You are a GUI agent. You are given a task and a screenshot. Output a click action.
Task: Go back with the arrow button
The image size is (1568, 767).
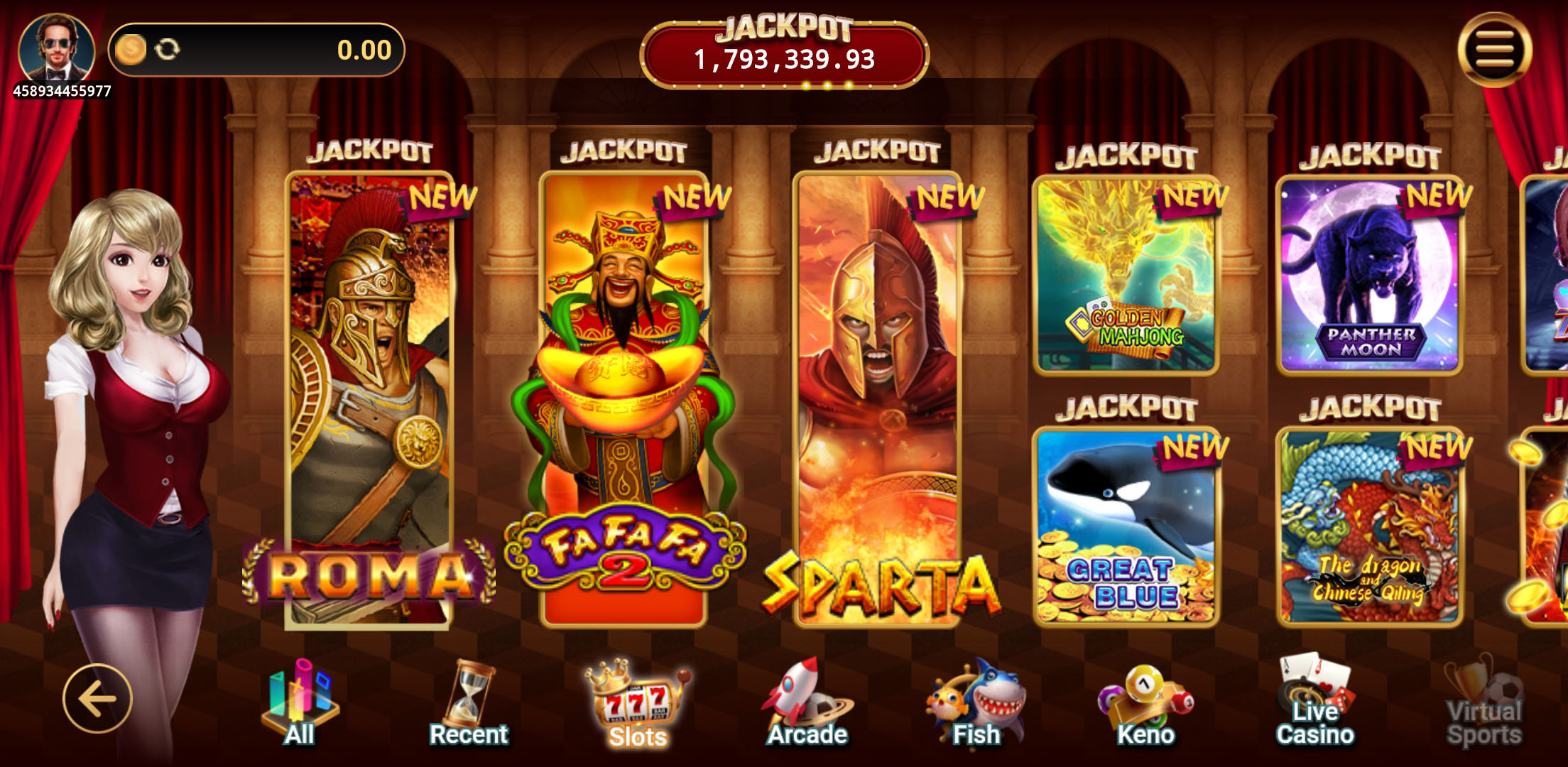pos(97,699)
